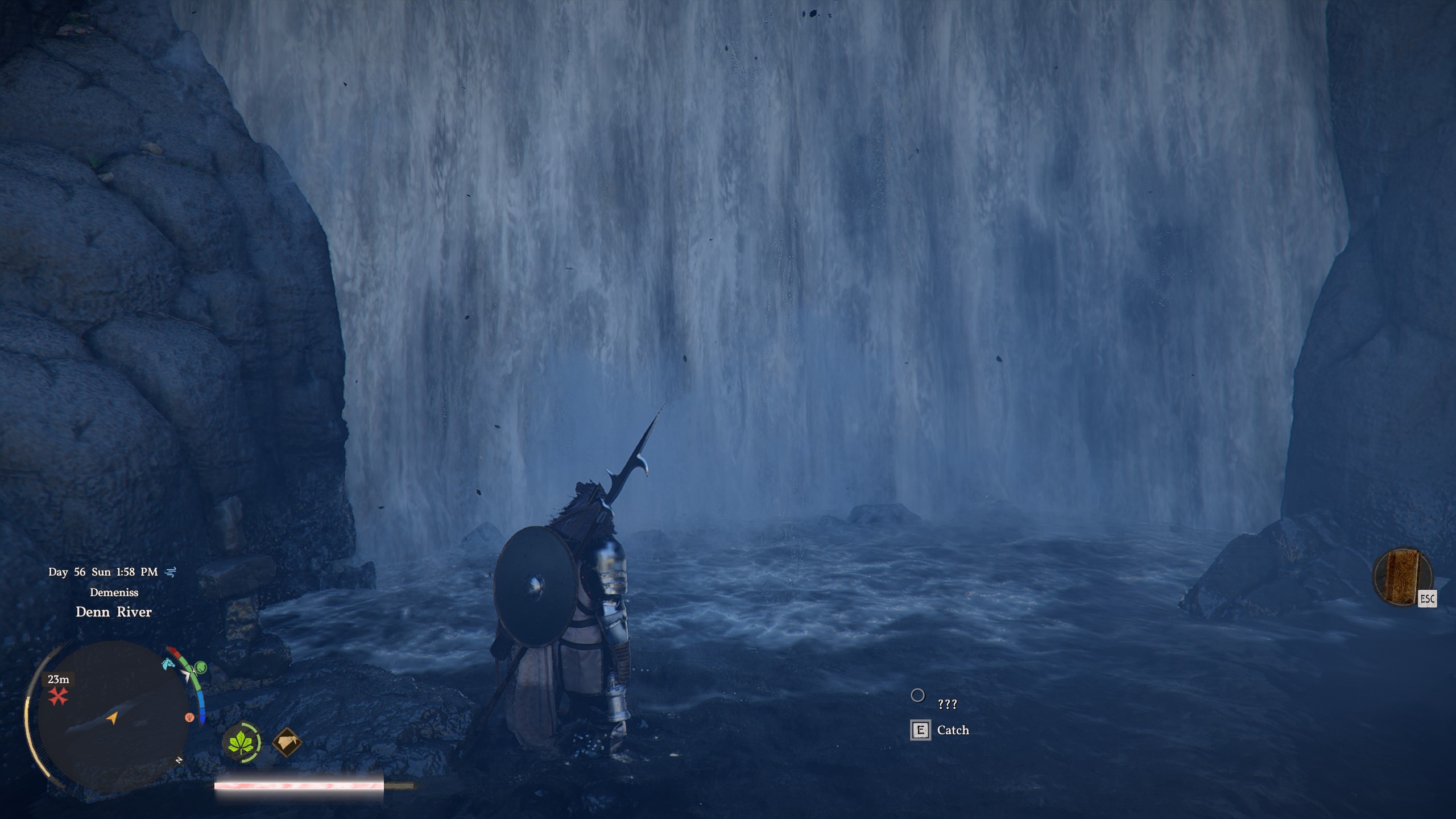Click the light blue horse icon on compass
The image size is (1456, 819).
coord(168,665)
